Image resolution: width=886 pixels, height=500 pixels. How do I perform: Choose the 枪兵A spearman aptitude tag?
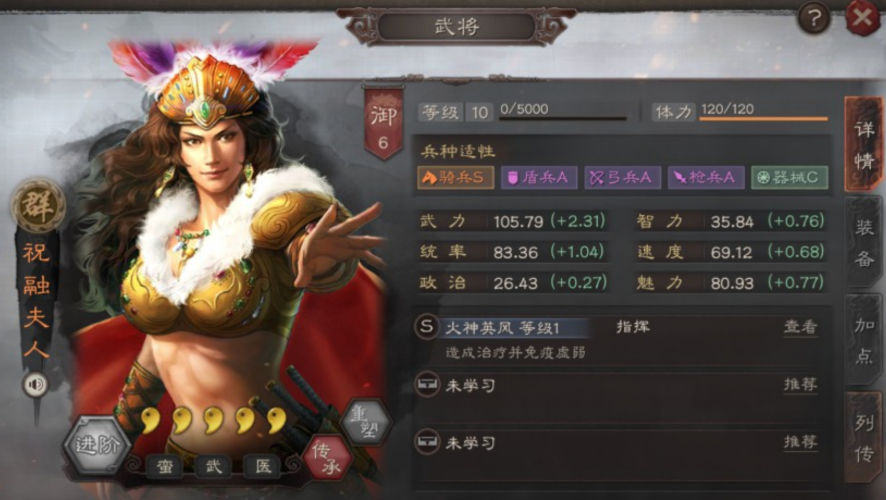coord(705,178)
